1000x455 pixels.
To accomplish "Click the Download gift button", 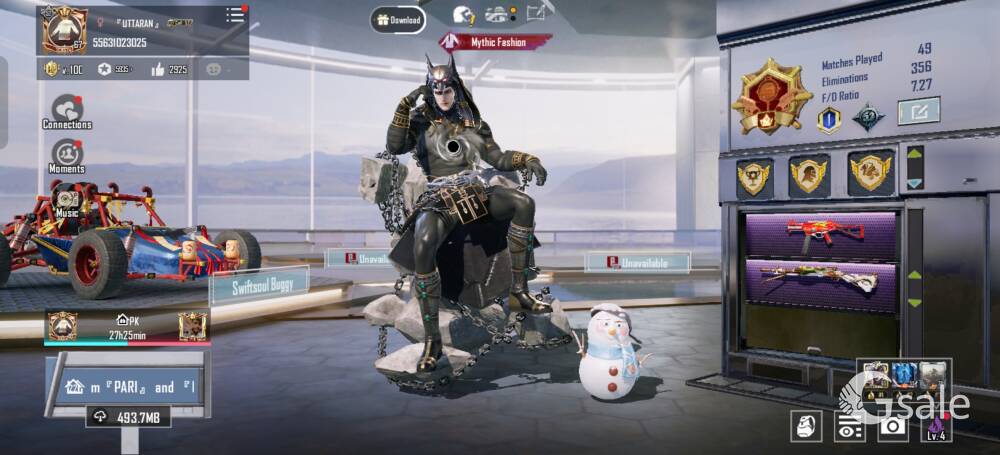I will click(x=398, y=19).
